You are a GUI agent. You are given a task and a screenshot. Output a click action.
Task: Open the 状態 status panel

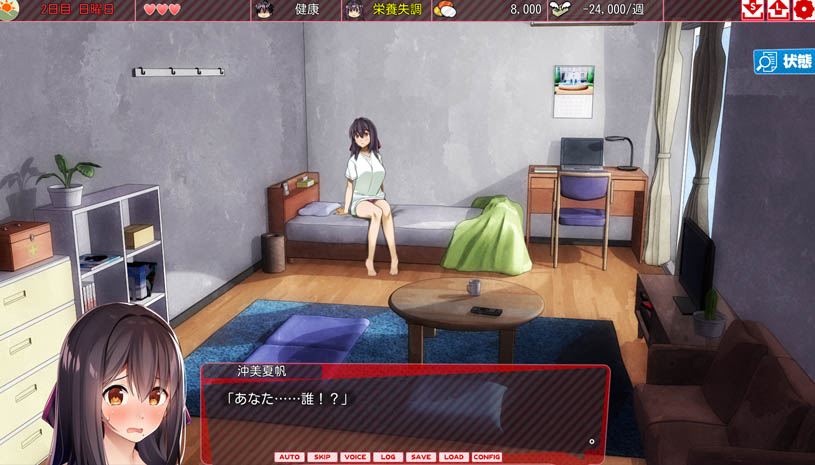point(784,62)
